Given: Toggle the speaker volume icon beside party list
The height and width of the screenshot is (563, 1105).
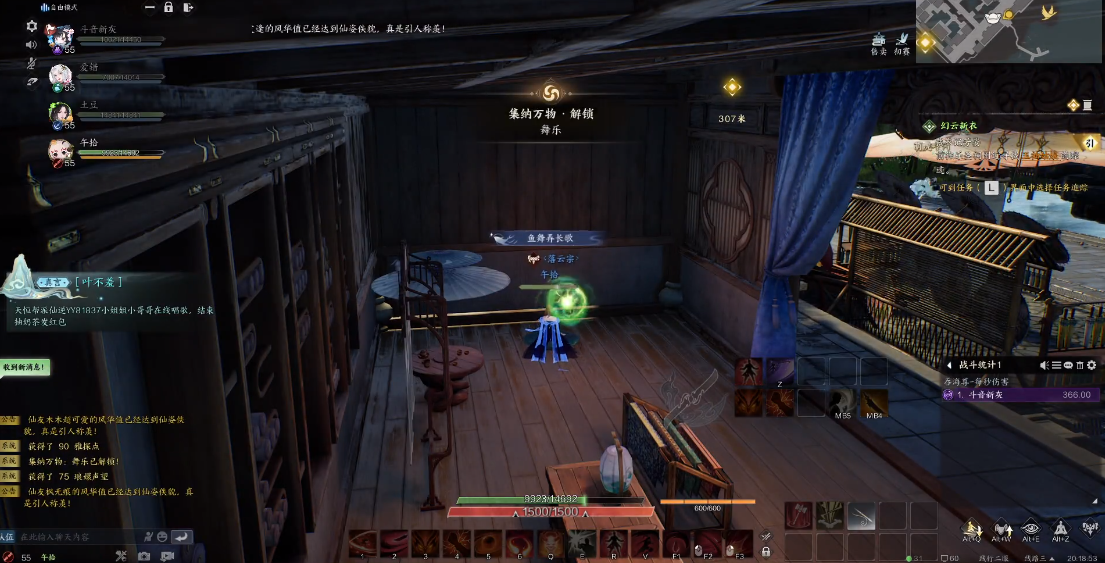Looking at the screenshot, I should click(32, 44).
